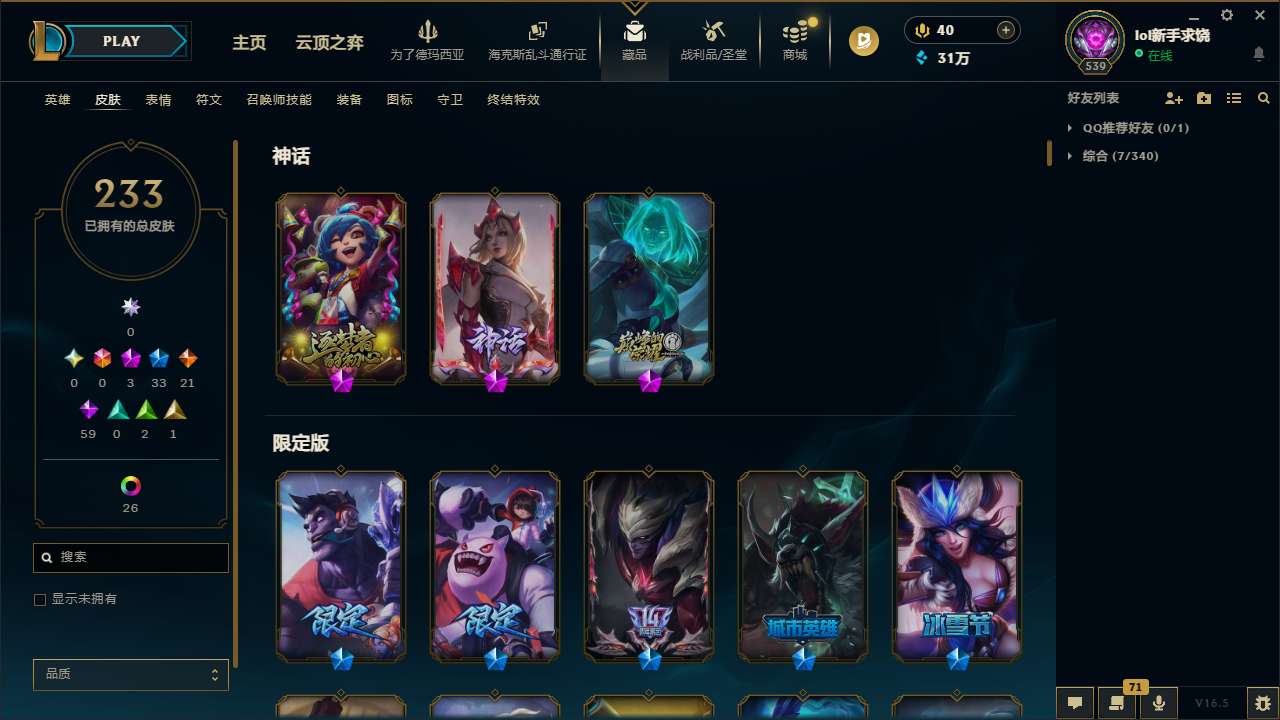The width and height of the screenshot is (1280, 720).
Task: Enable the 显示未拥有 checkbox
Action: (x=39, y=599)
